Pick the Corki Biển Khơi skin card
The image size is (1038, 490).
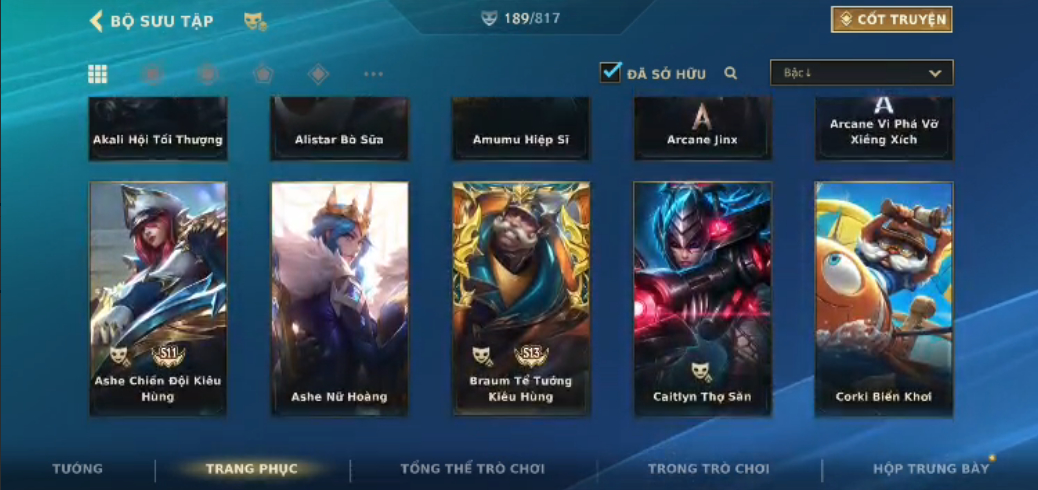[883, 298]
